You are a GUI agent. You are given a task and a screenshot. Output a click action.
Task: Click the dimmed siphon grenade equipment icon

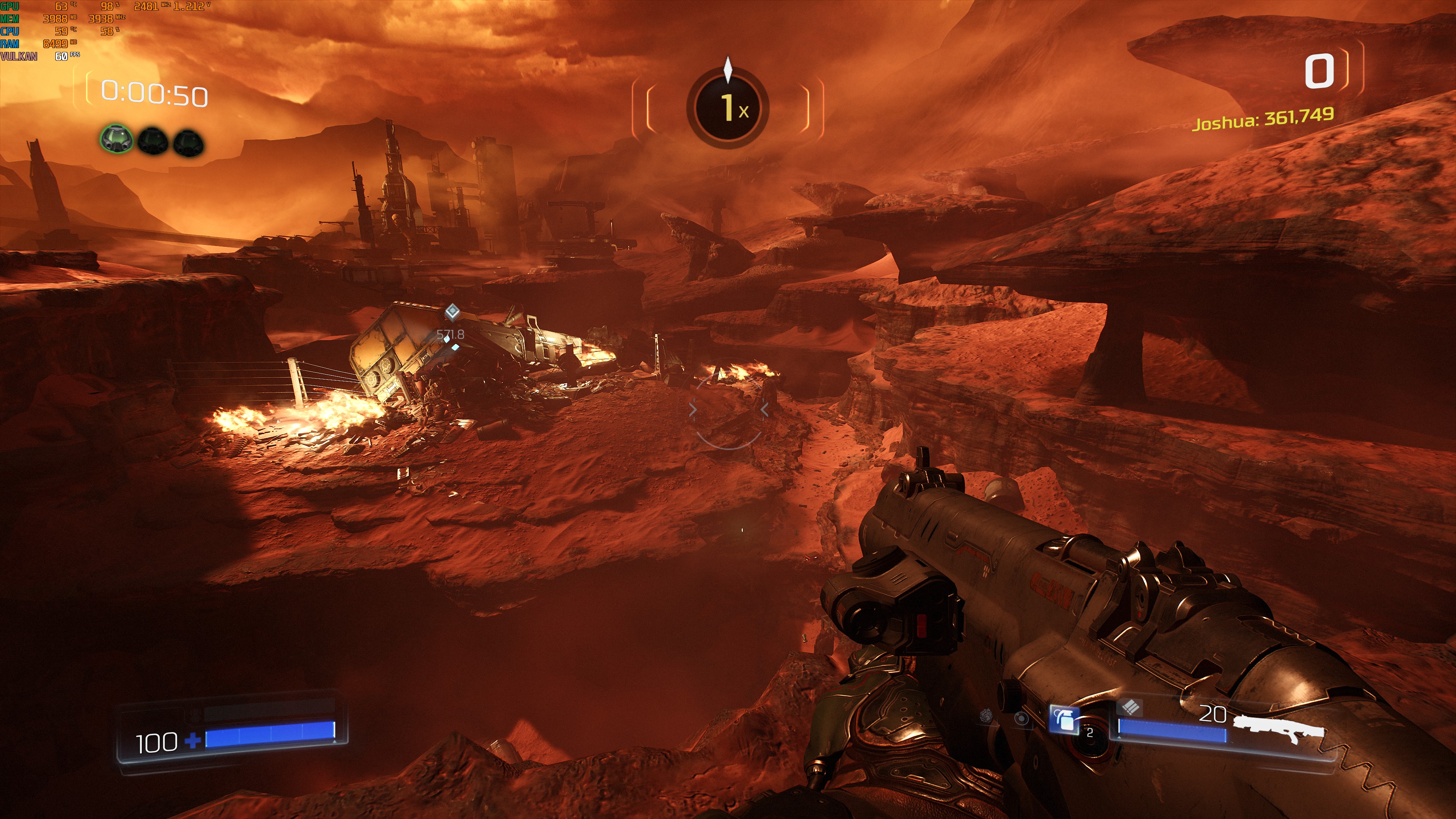point(986,715)
